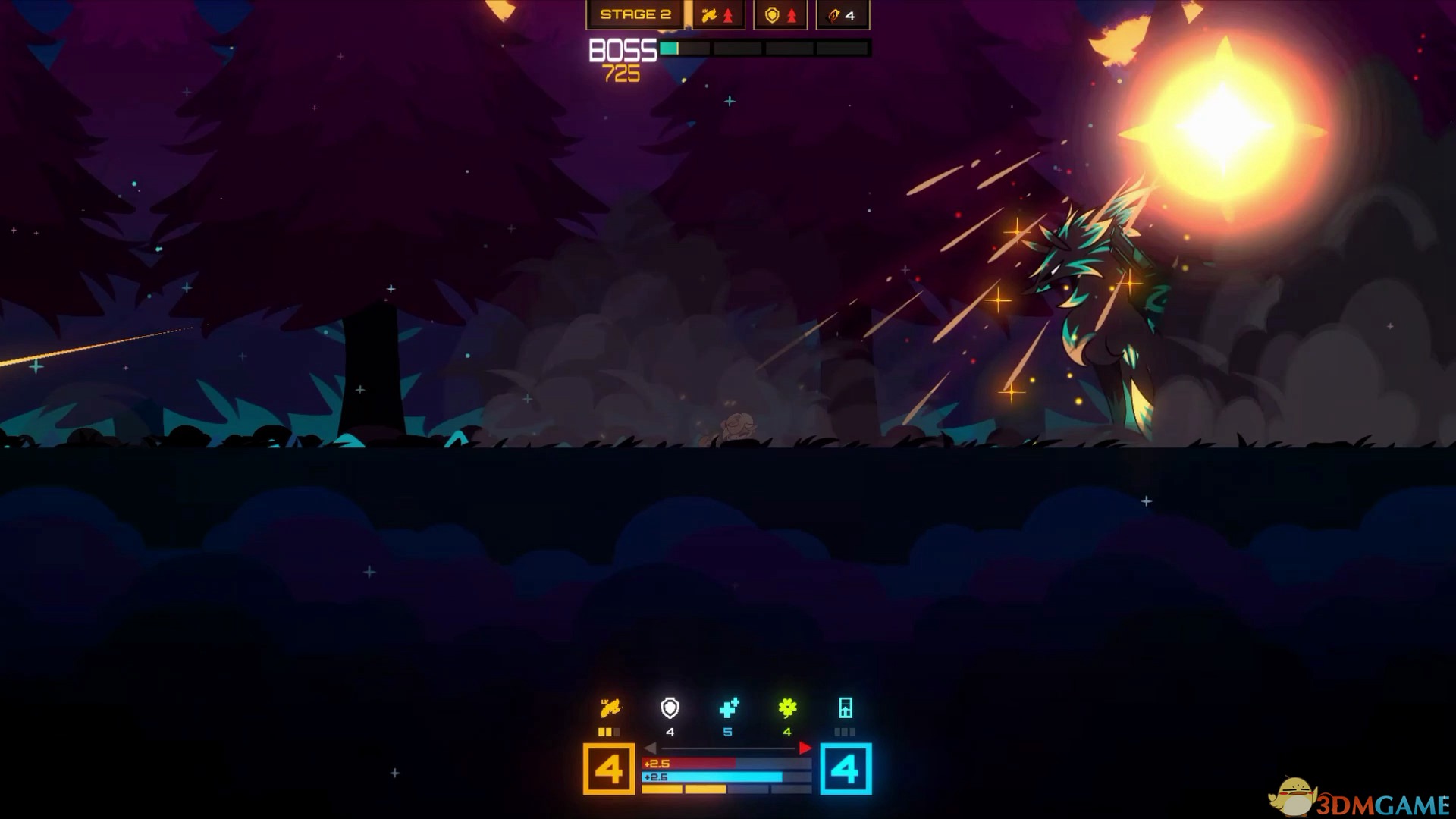Click the grey left arrow
Viewport: 1456px width, 819px height.
click(x=650, y=748)
